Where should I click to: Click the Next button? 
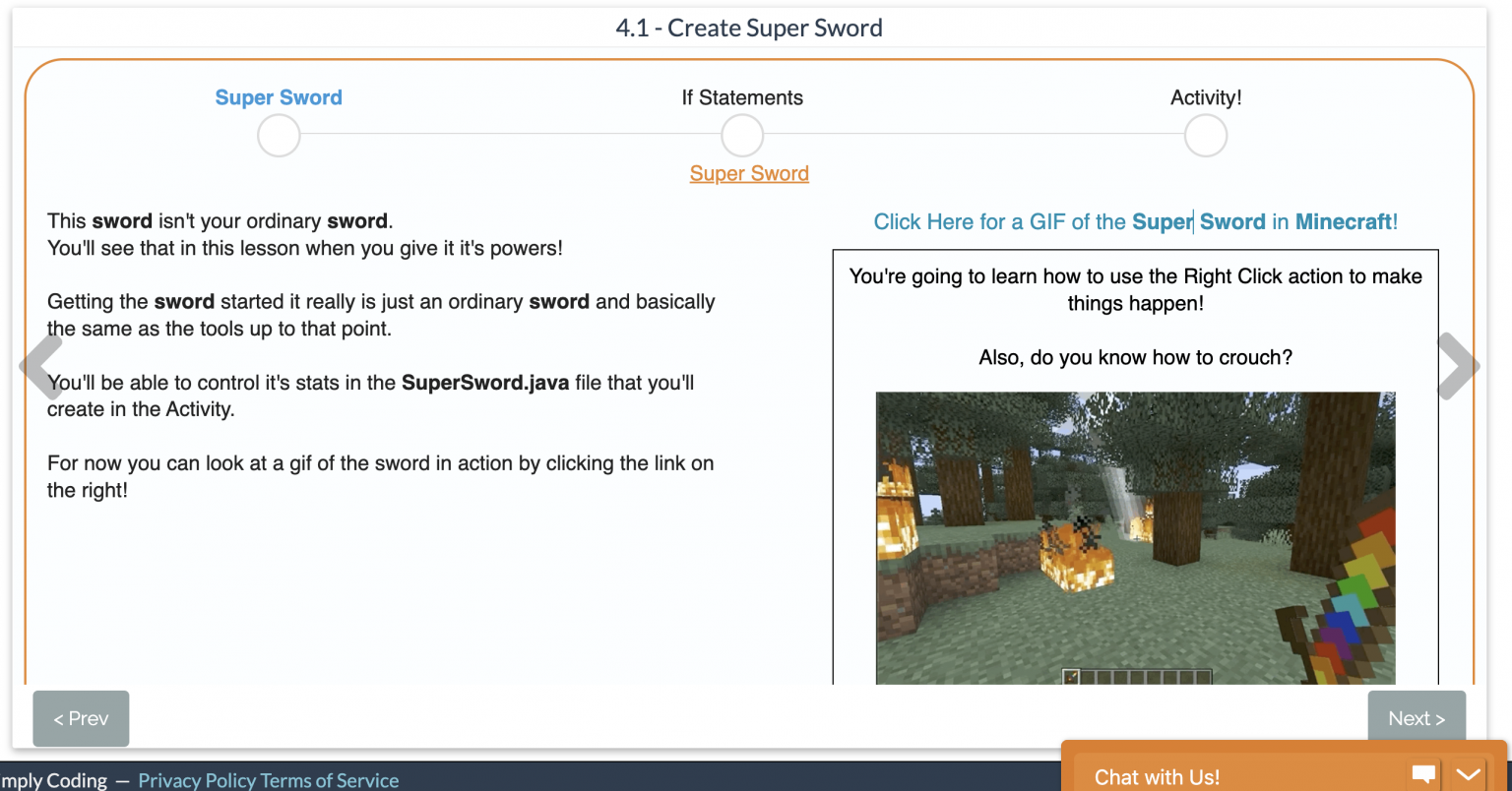point(1417,718)
